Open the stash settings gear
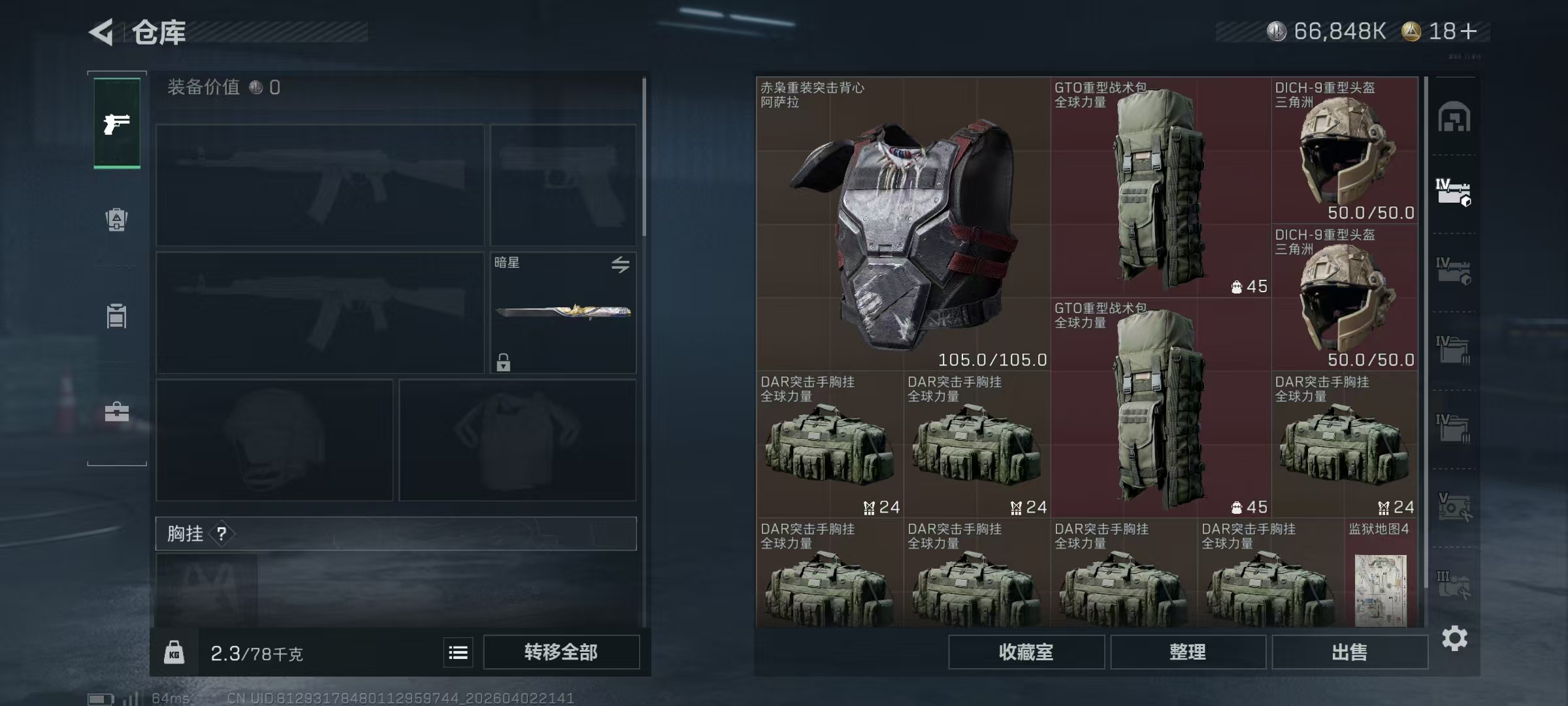Viewport: 1568px width, 706px height. [1454, 638]
